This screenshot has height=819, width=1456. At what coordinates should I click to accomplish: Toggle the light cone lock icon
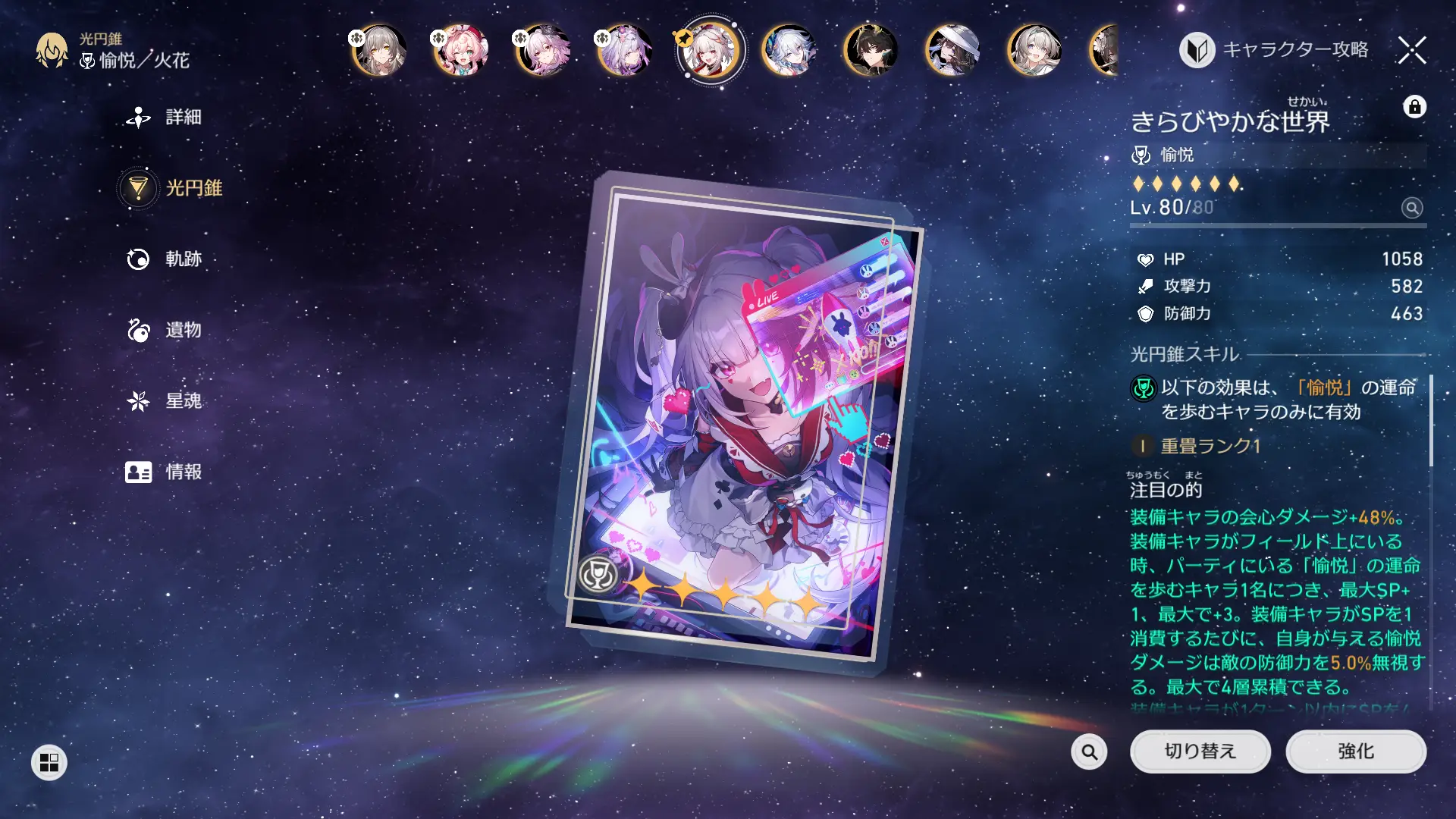pyautogui.click(x=1414, y=107)
